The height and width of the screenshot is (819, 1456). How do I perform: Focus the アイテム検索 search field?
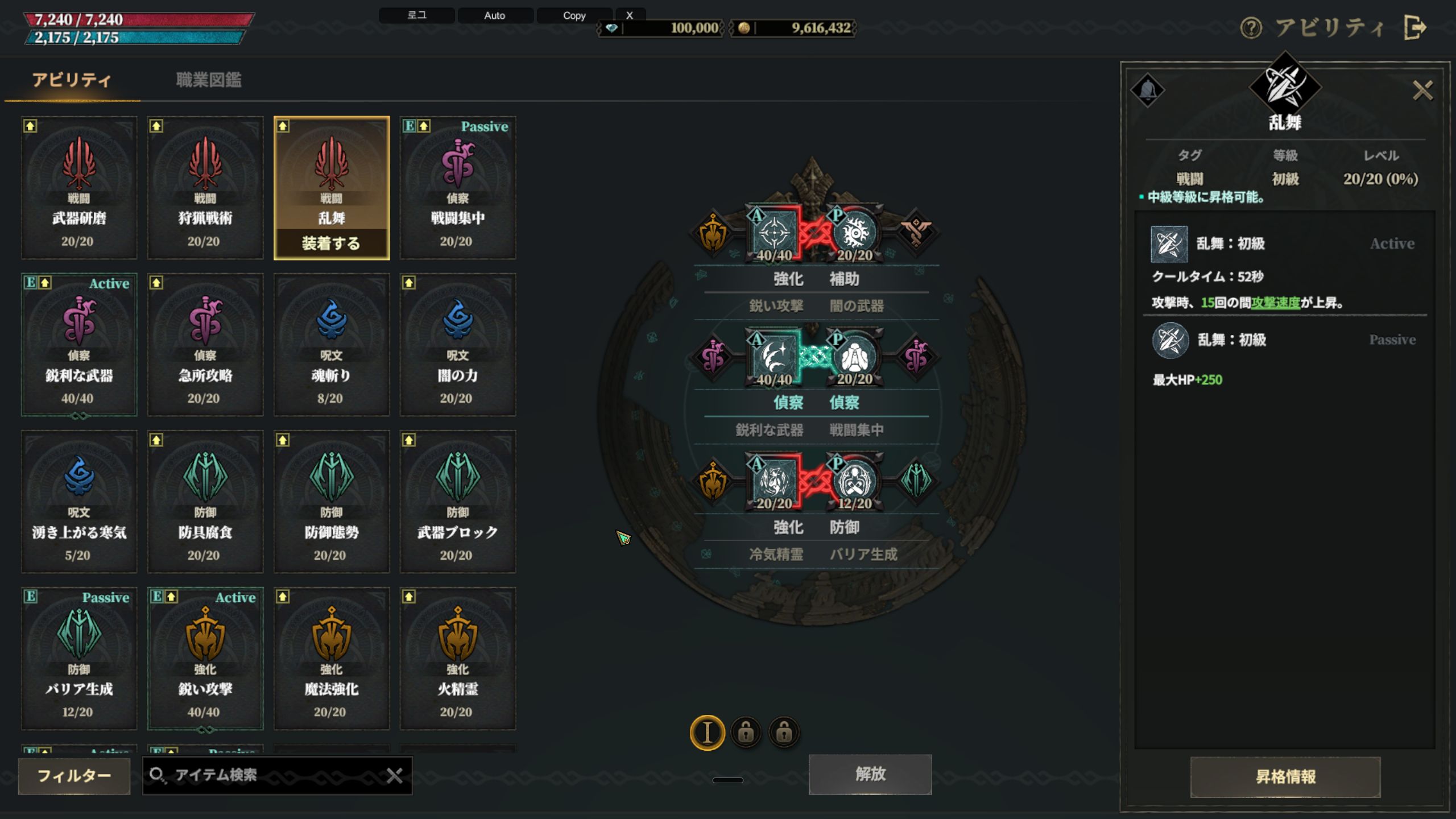[x=273, y=776]
